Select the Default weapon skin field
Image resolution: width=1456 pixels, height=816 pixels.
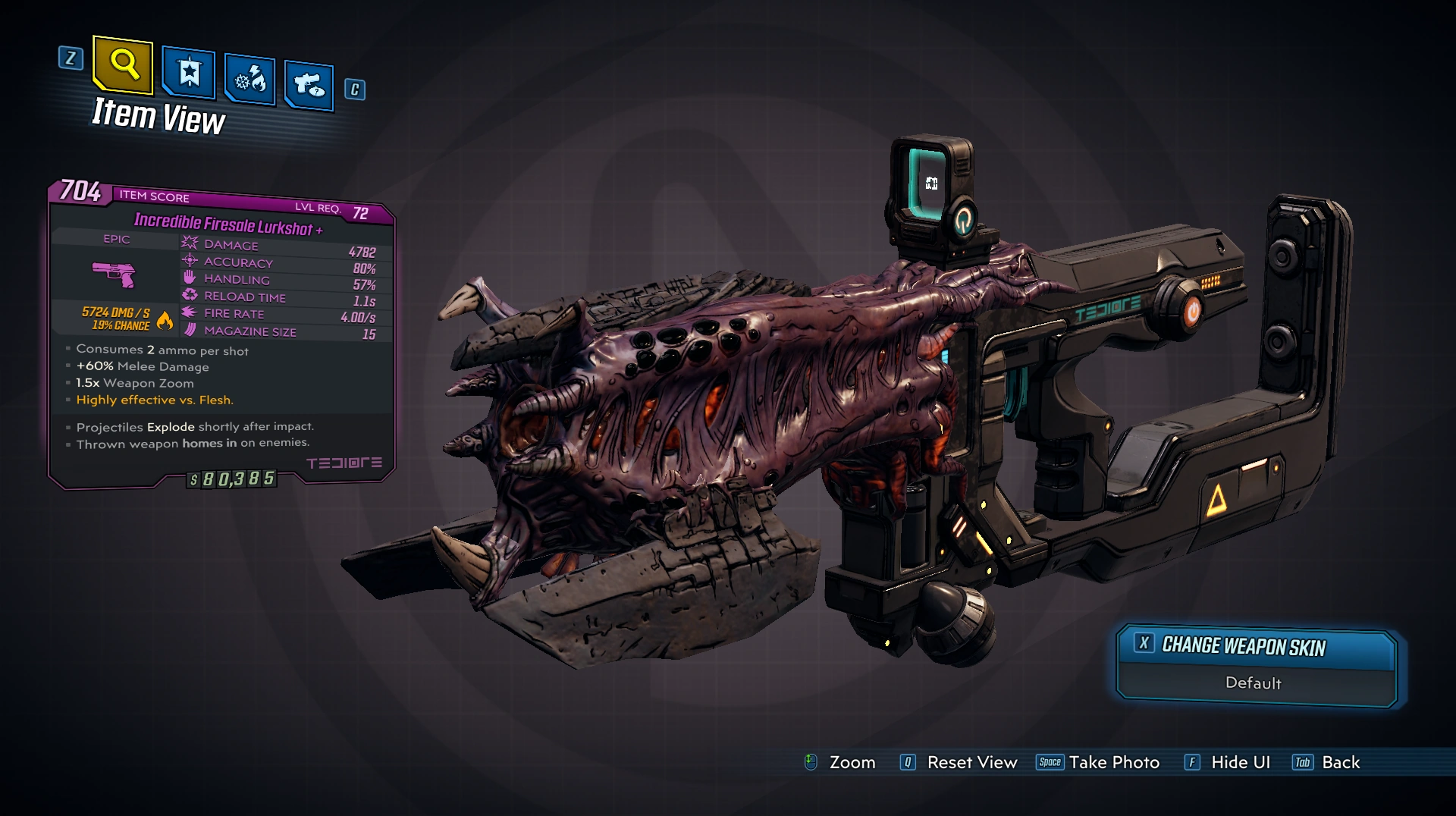pyautogui.click(x=1254, y=683)
